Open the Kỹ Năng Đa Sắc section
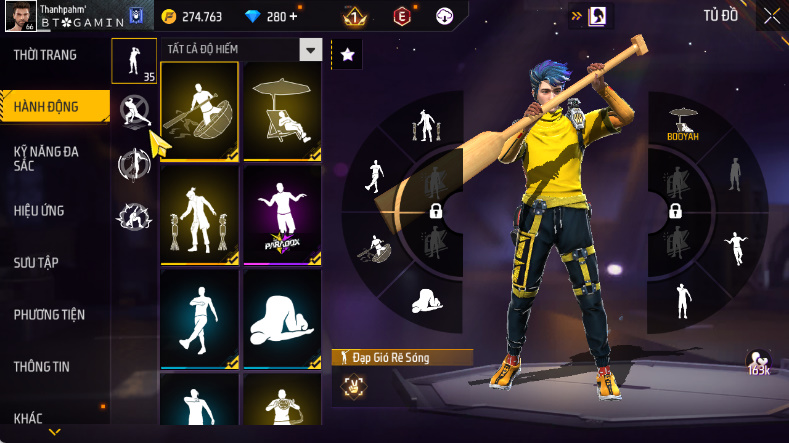 tap(47, 158)
